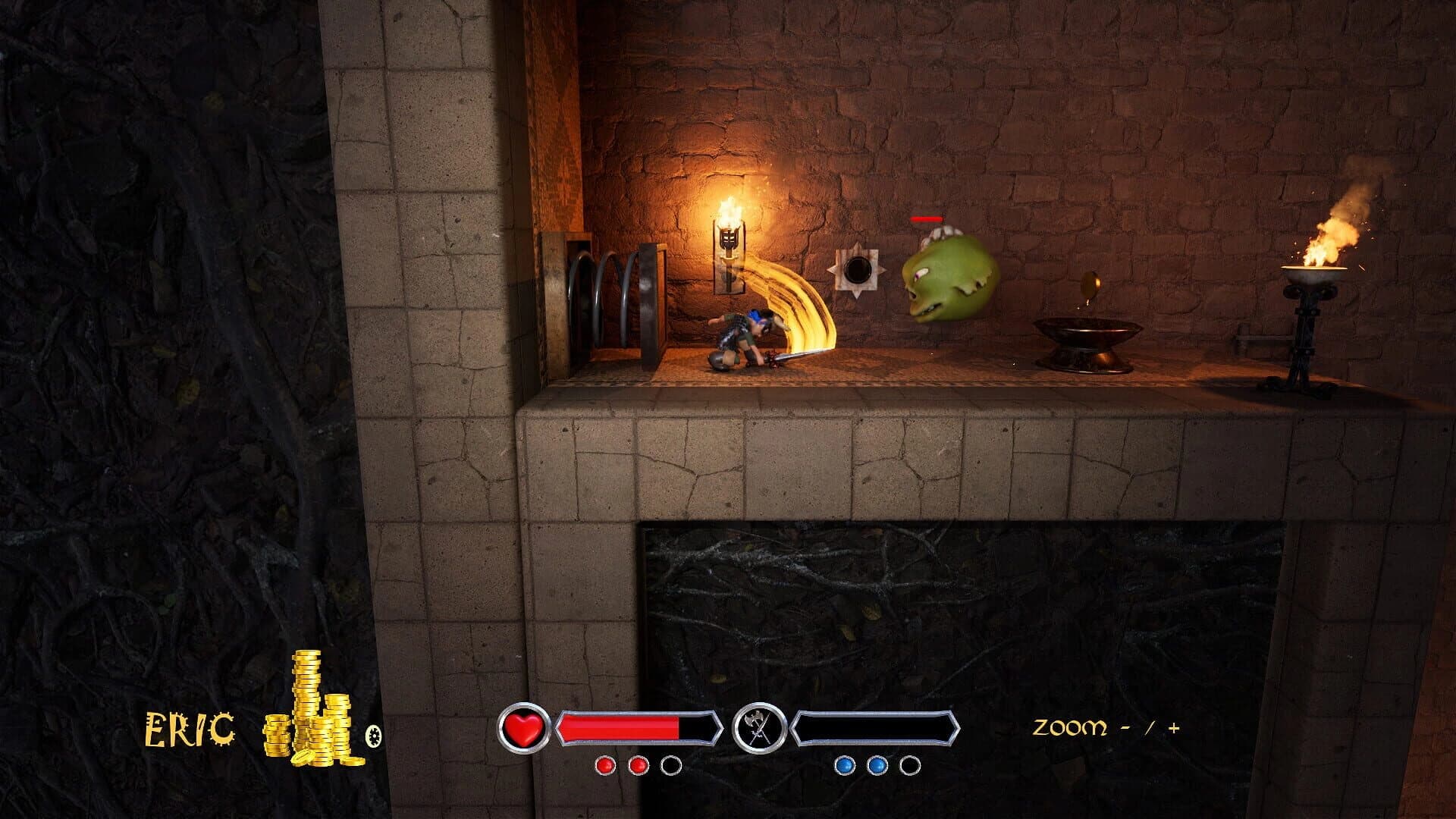1456x819 pixels.
Task: Click the Zoom minus control
Action: pyautogui.click(x=1127, y=728)
